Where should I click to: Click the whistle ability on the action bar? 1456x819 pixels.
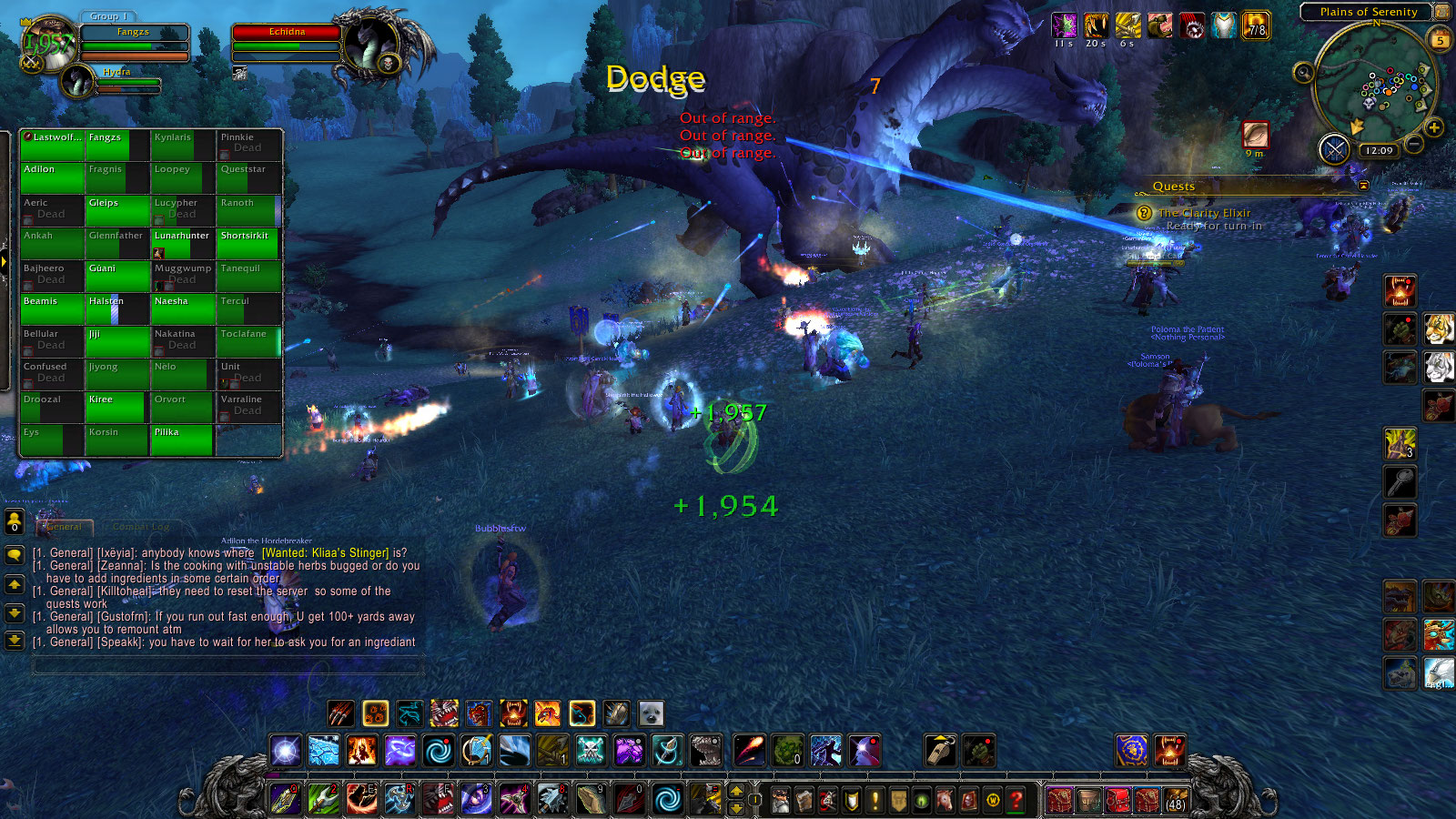(x=940, y=750)
